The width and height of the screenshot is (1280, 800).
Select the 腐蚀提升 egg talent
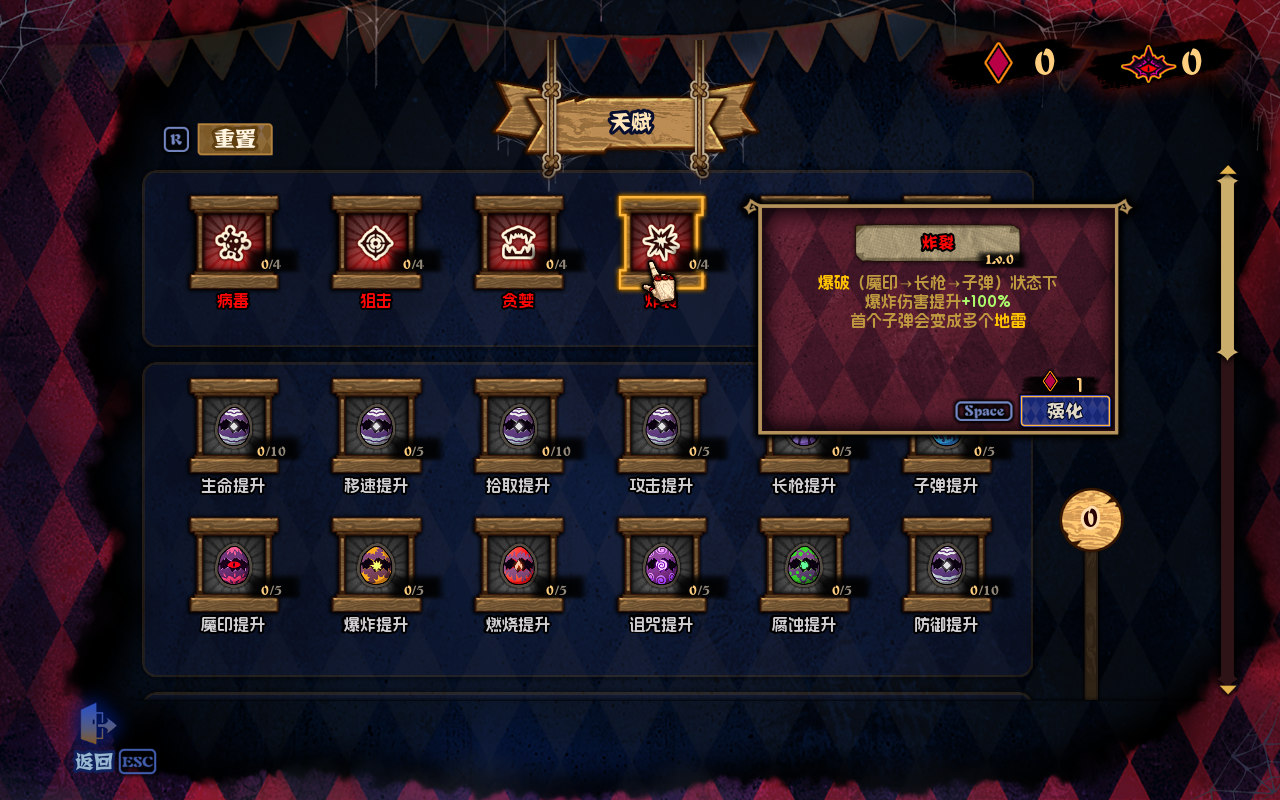coord(804,566)
